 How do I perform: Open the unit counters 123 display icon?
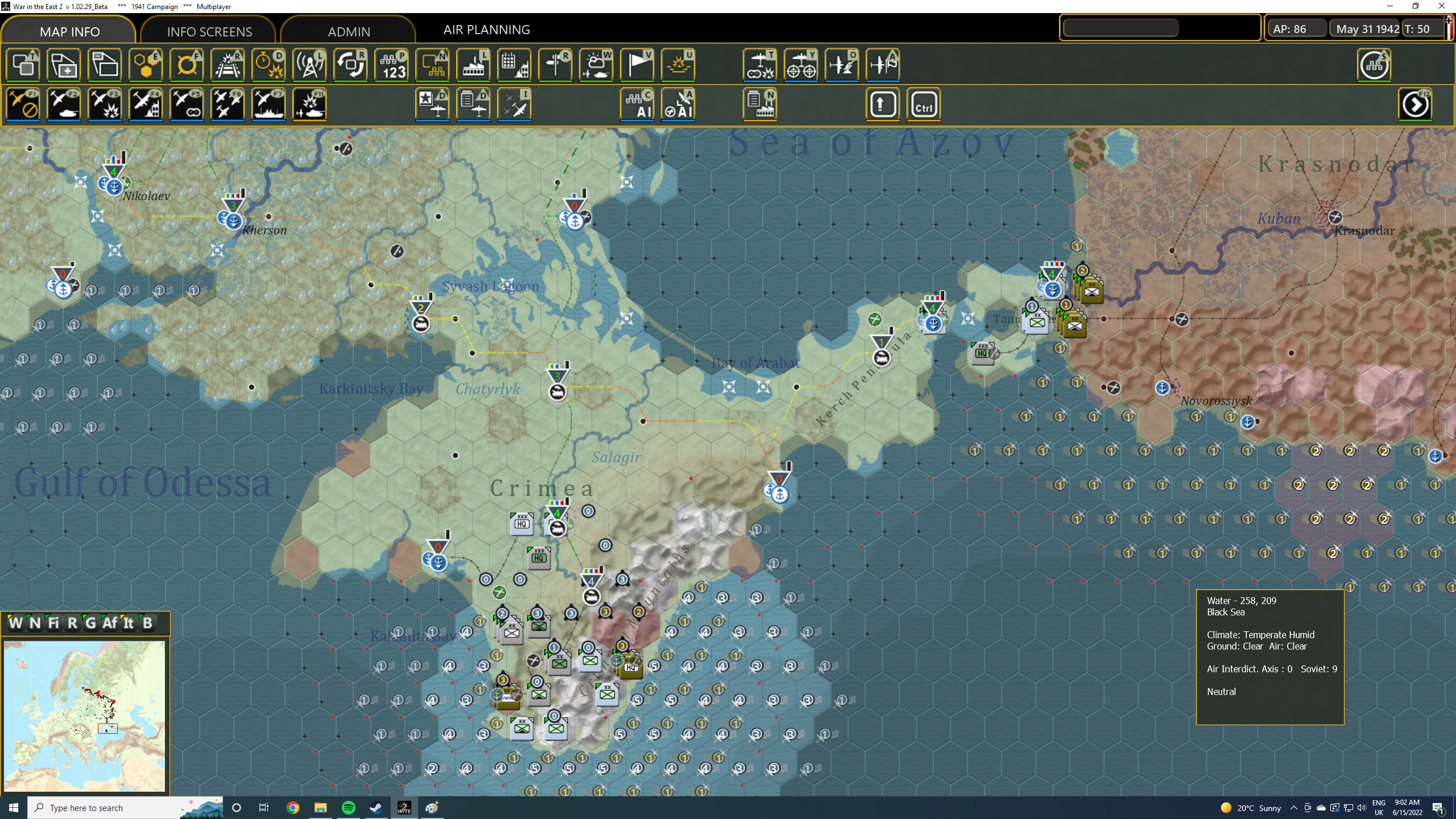(x=391, y=65)
